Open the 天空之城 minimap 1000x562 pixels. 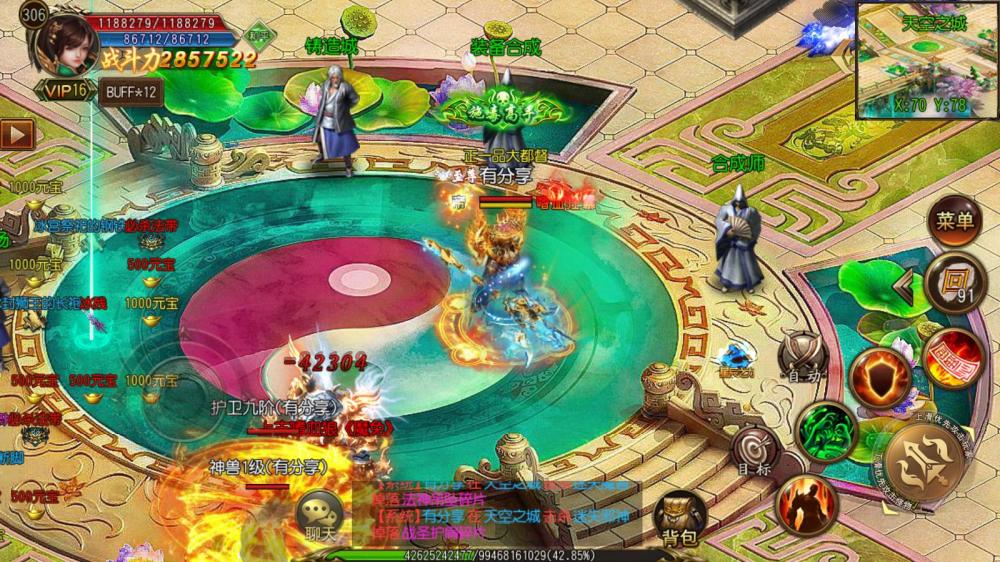[925, 60]
